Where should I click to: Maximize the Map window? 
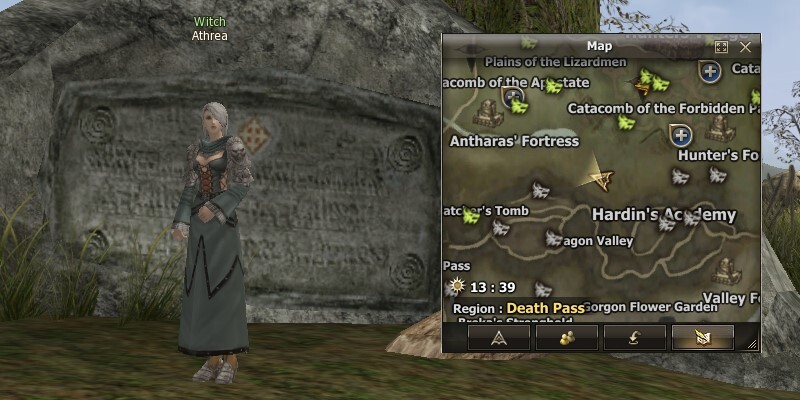pyautogui.click(x=722, y=46)
